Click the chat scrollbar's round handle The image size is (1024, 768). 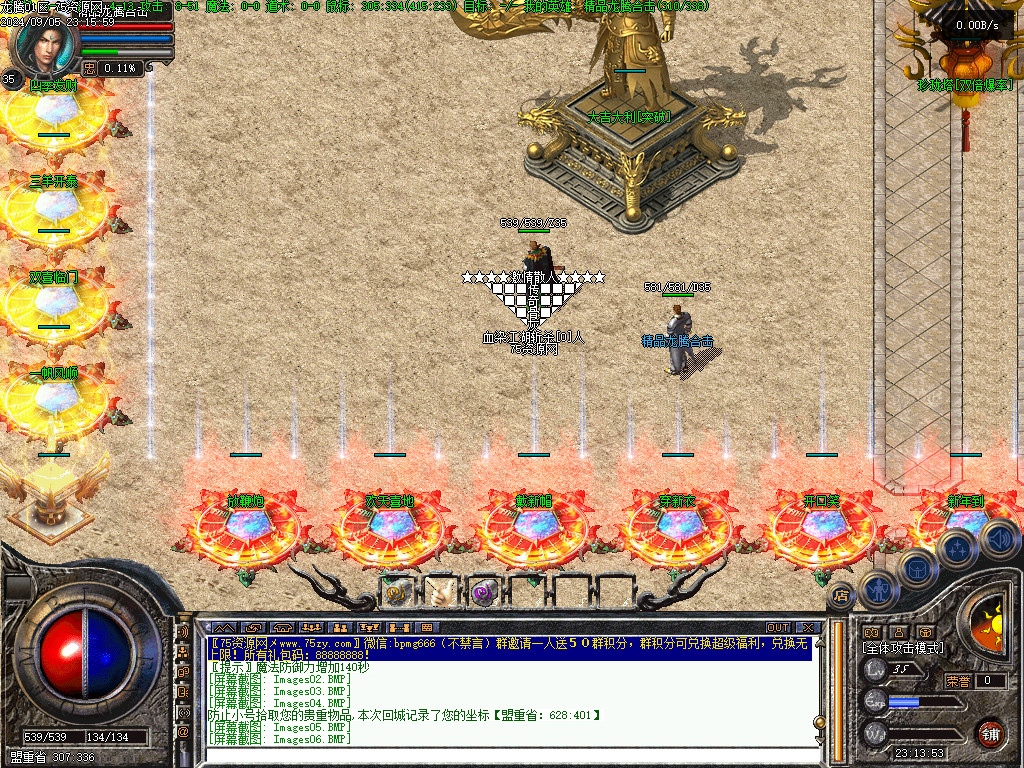click(819, 721)
